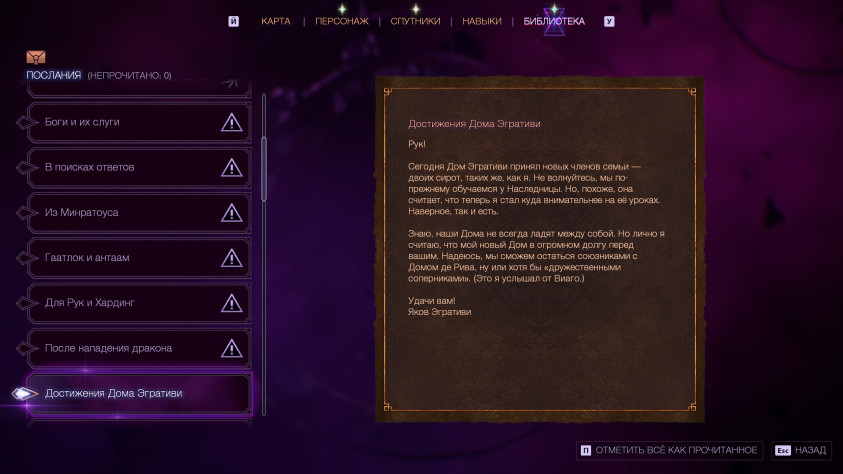
Task: Switch to the Карта tab
Action: tap(275, 21)
